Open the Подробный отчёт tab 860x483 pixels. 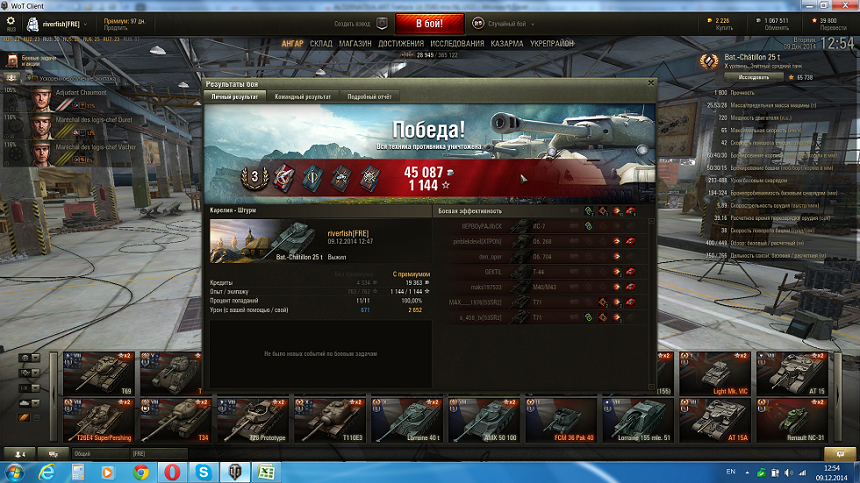tap(369, 96)
